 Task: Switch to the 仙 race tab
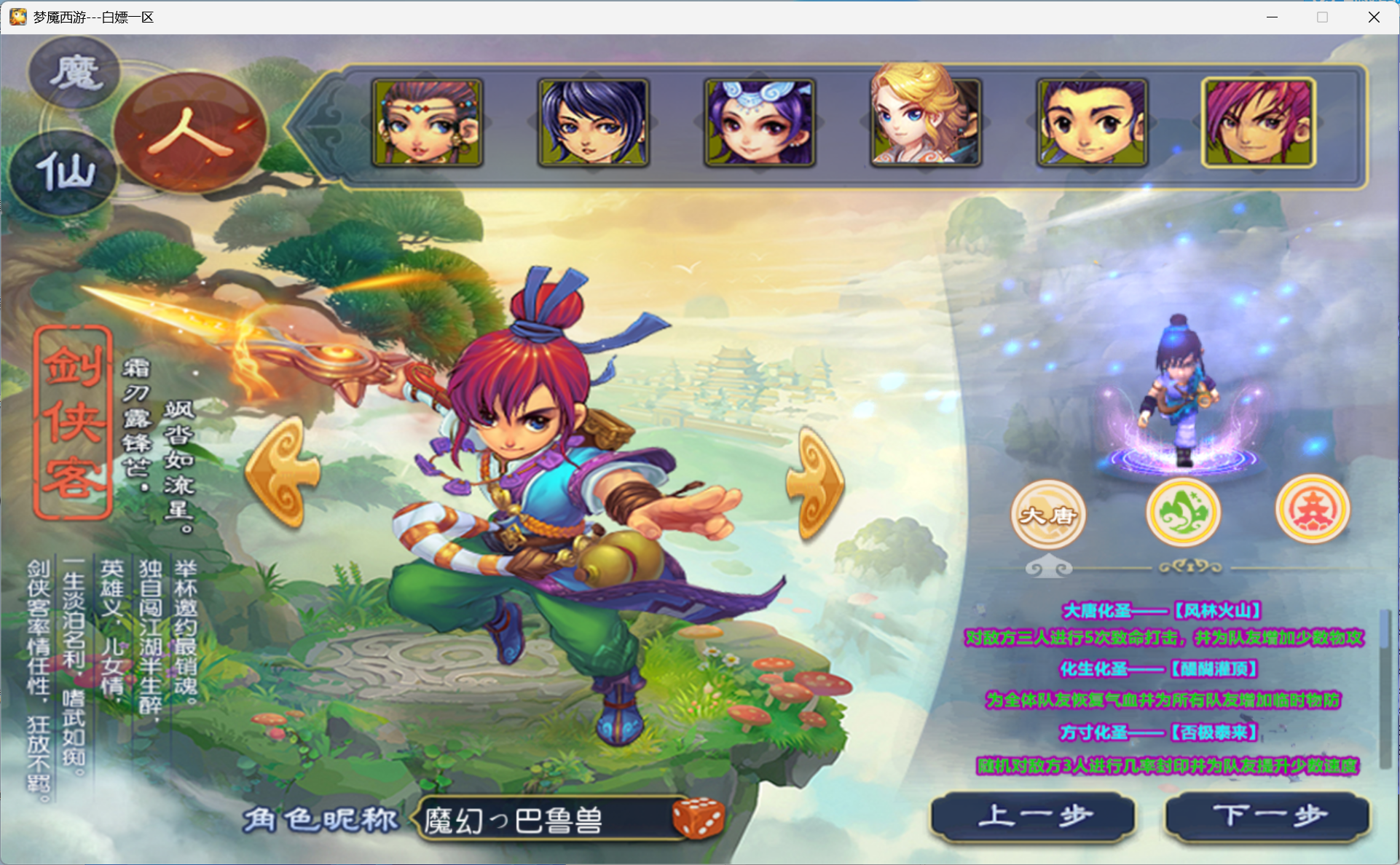coord(64,172)
